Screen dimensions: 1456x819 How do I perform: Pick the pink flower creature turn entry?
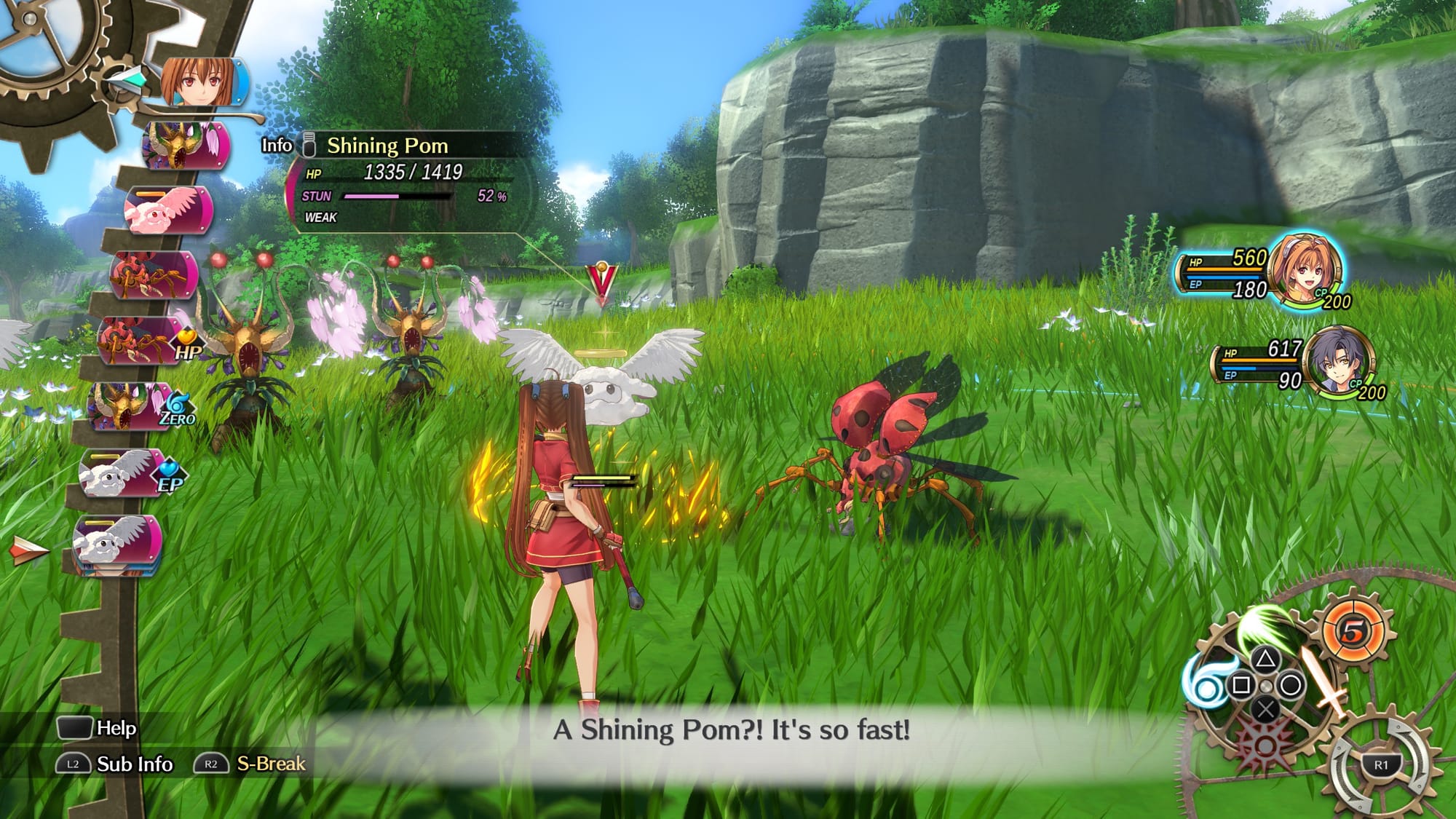[x=169, y=210]
